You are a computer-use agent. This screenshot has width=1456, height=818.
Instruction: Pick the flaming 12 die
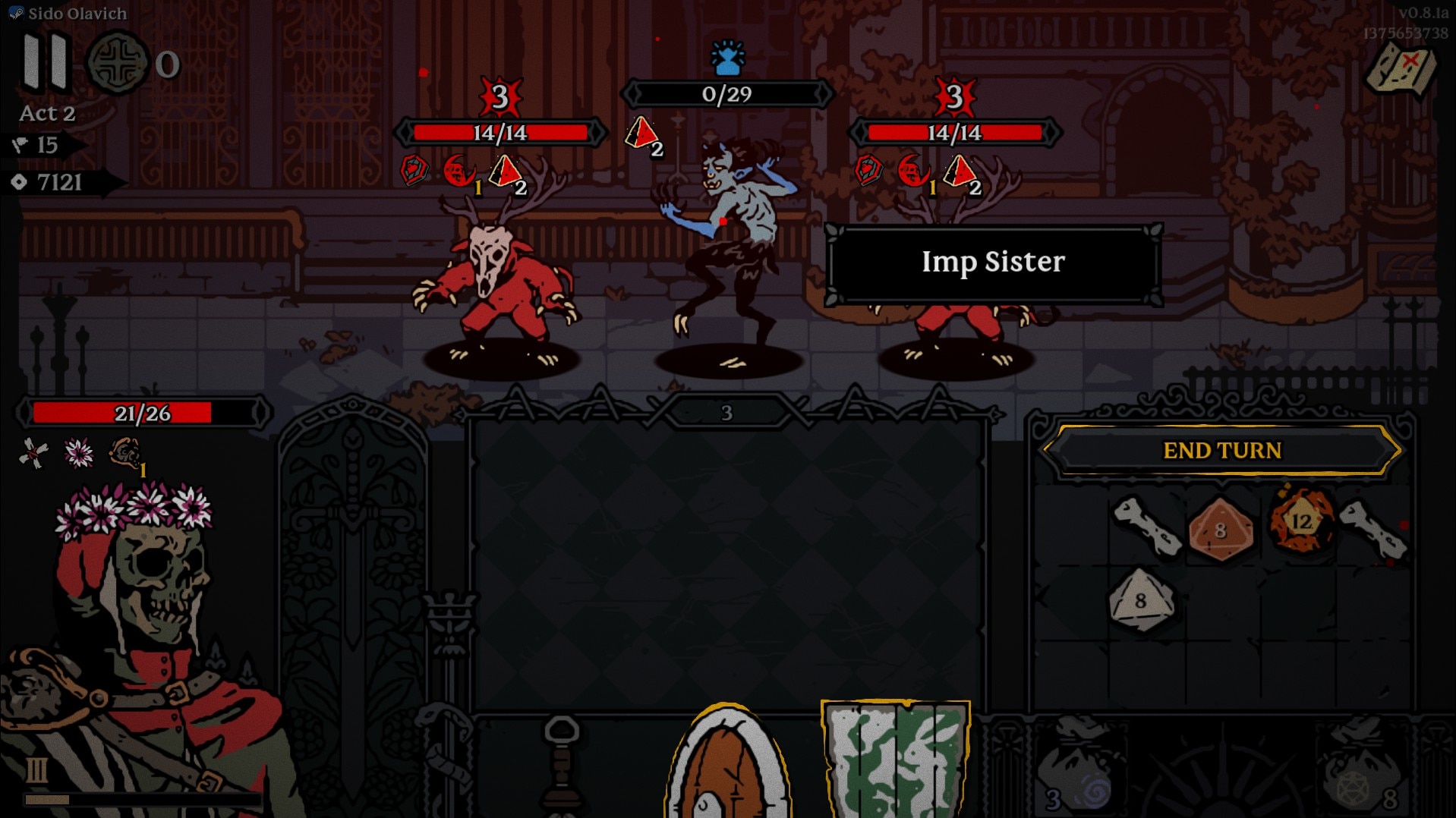pyautogui.click(x=1301, y=521)
